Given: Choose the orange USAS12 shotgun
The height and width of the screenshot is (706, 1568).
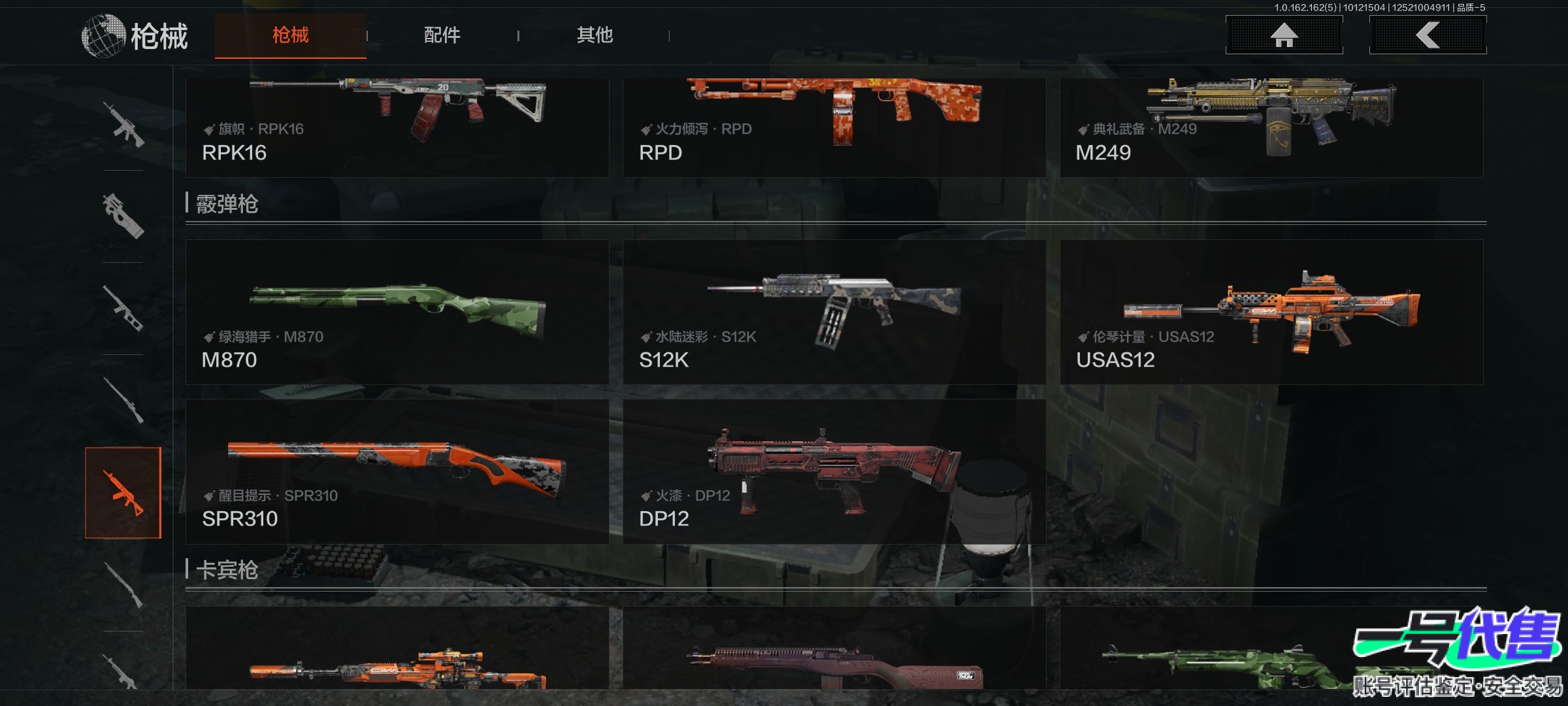Looking at the screenshot, I should [1271, 312].
